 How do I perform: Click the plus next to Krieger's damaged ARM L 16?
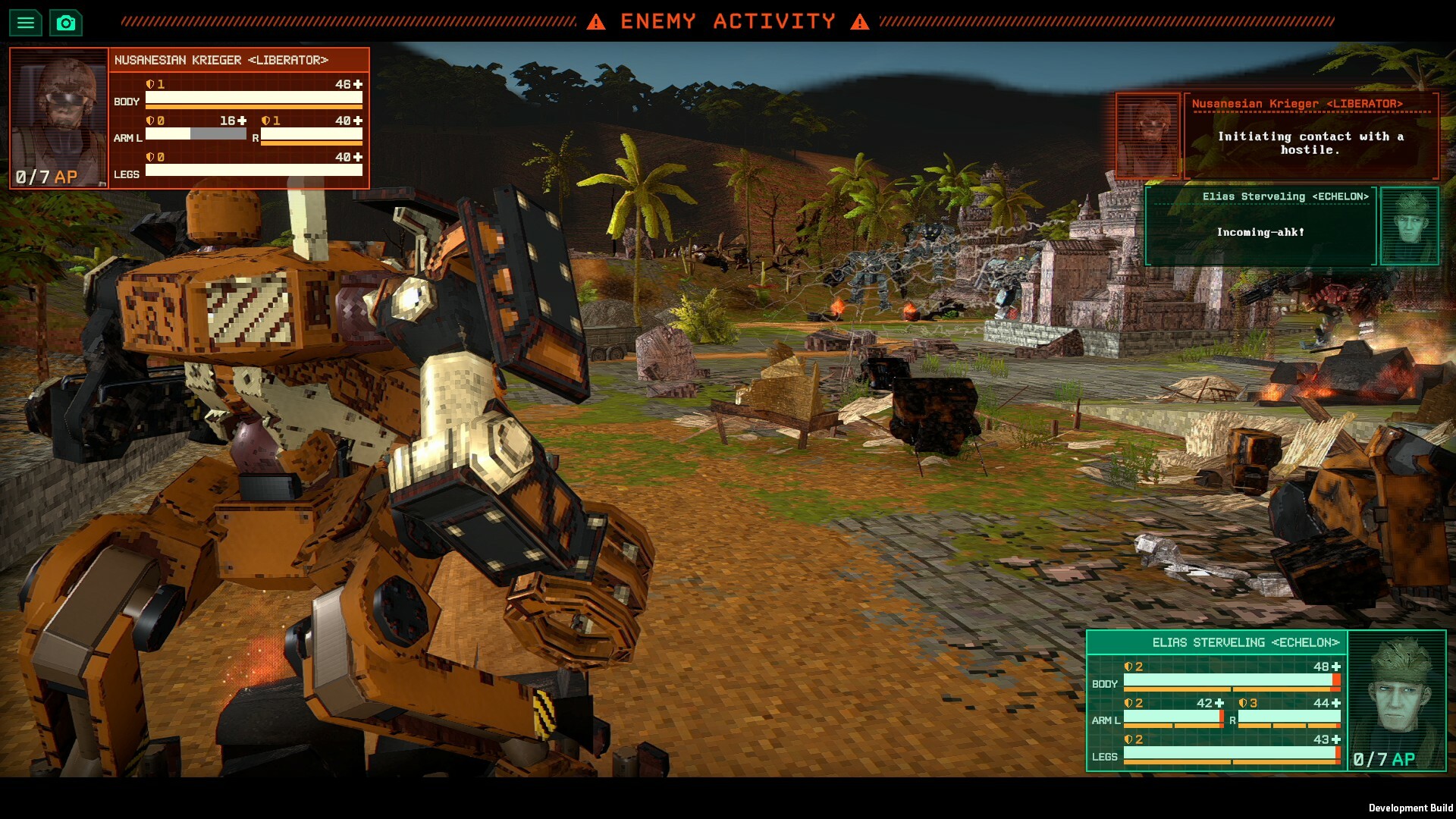[241, 119]
